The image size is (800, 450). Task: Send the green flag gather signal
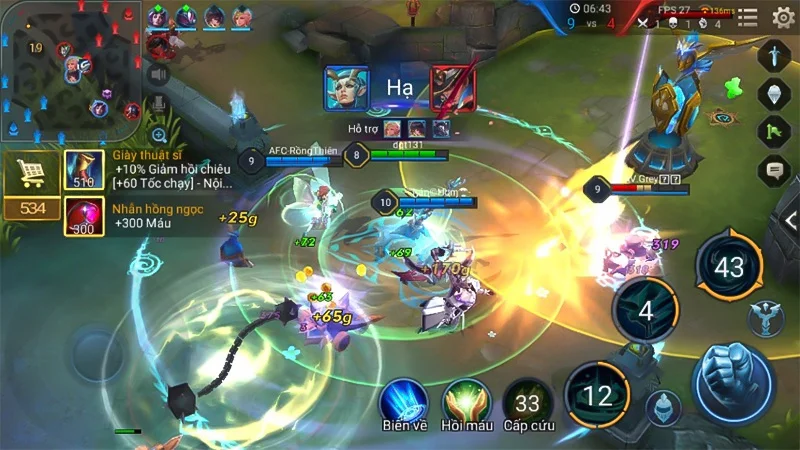775,132
